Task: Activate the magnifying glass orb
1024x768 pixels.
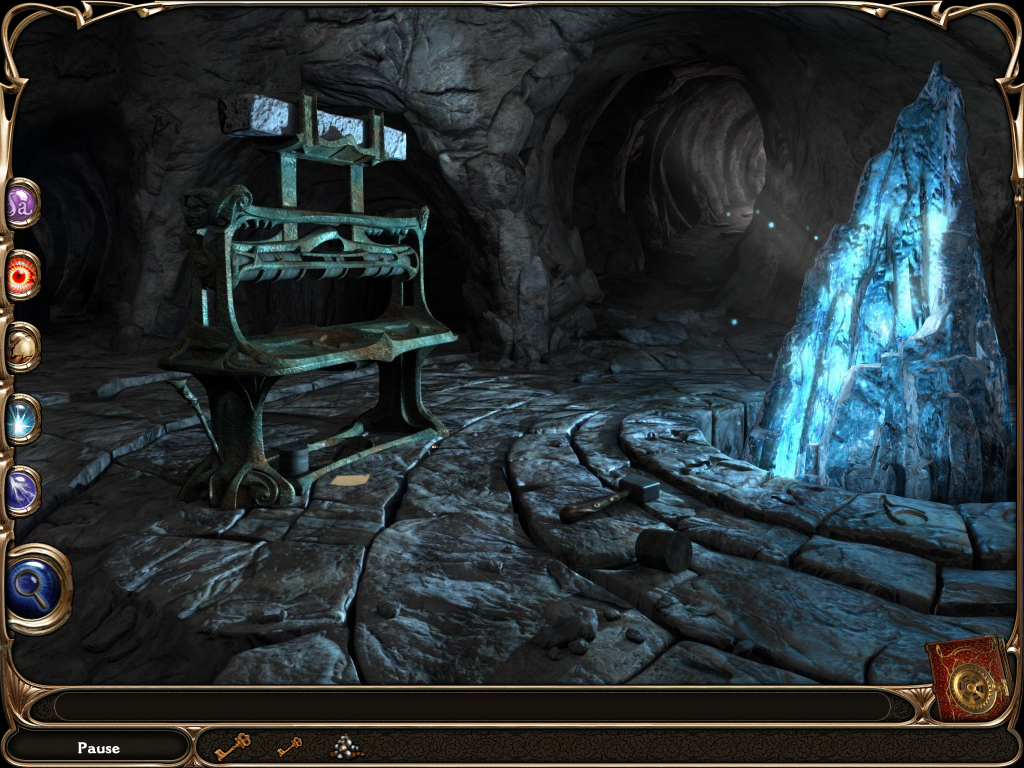Action: click(38, 588)
